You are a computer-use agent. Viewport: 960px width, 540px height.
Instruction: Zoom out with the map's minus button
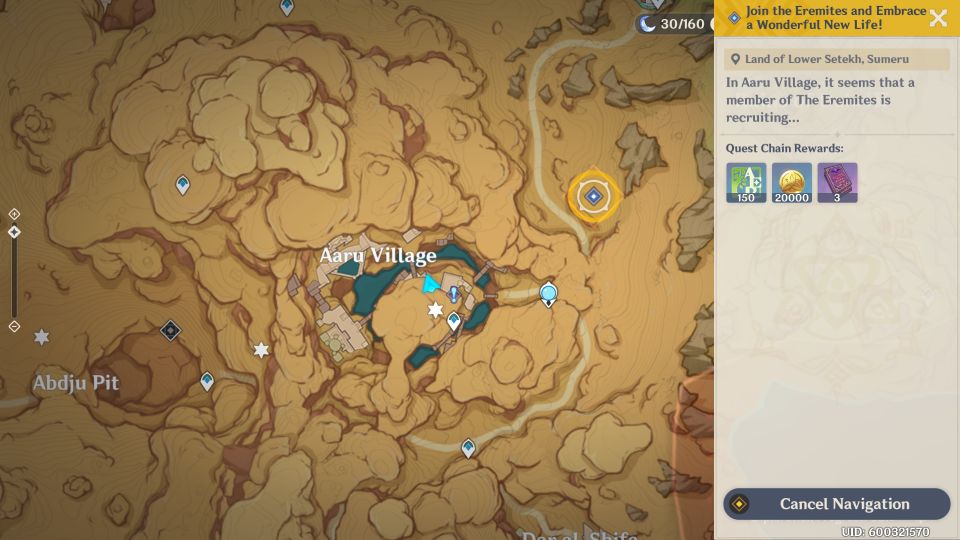point(14,326)
